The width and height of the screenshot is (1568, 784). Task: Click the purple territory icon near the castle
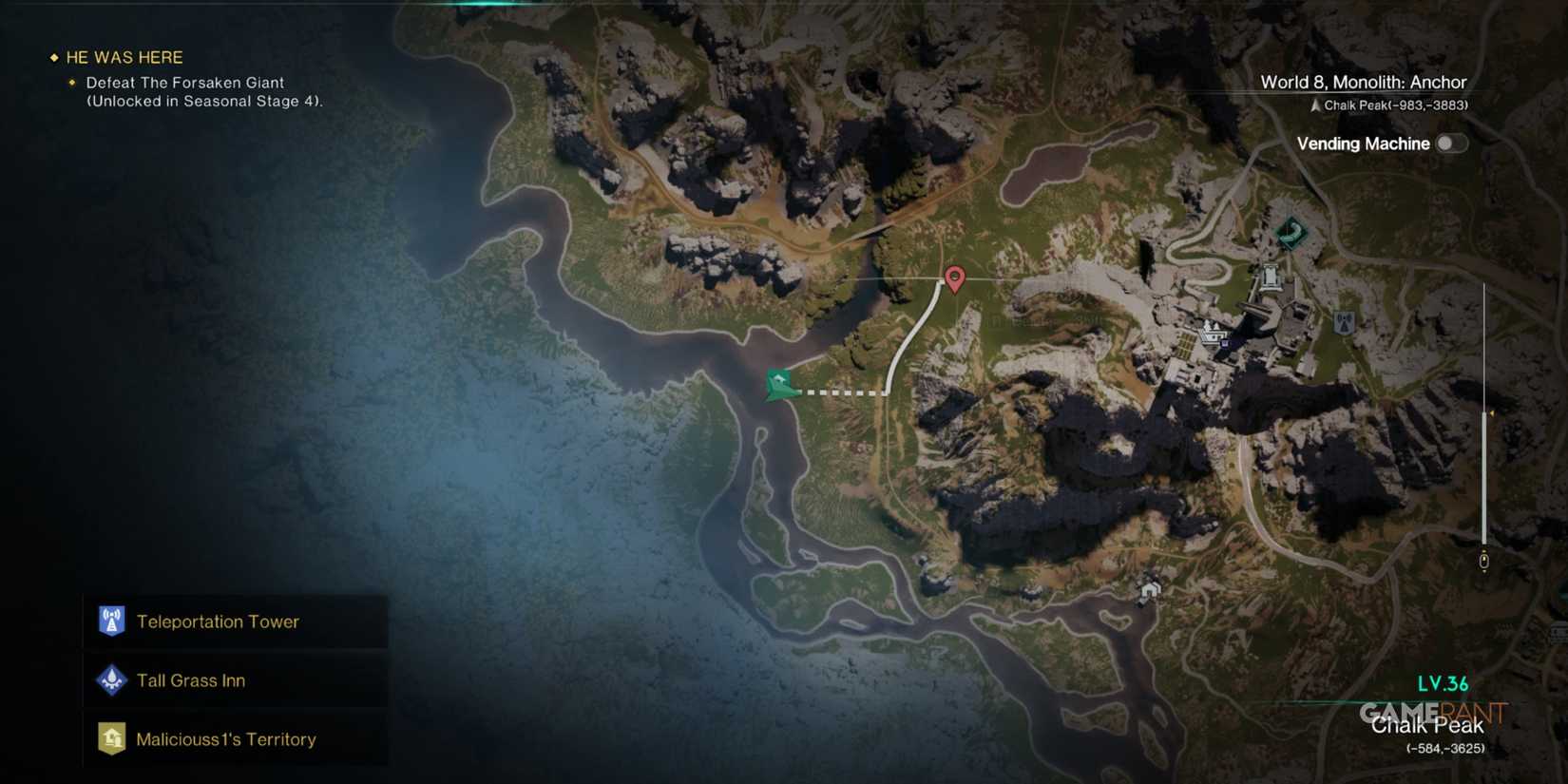[x=1224, y=343]
